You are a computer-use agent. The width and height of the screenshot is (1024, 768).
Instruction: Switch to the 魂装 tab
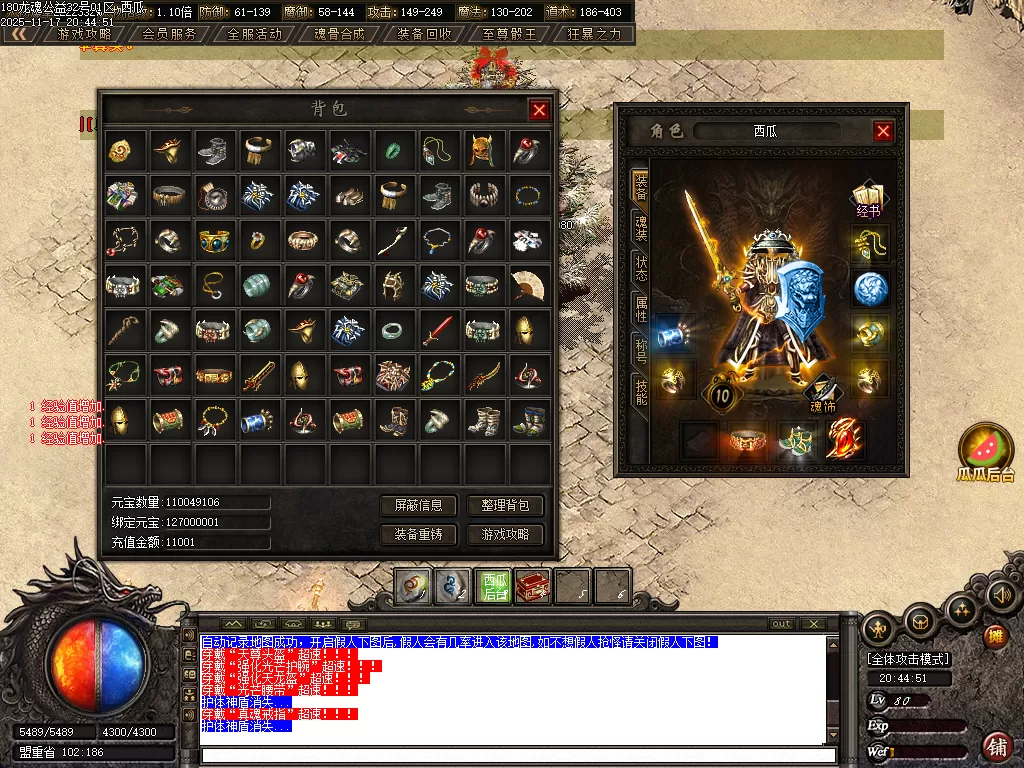640,228
